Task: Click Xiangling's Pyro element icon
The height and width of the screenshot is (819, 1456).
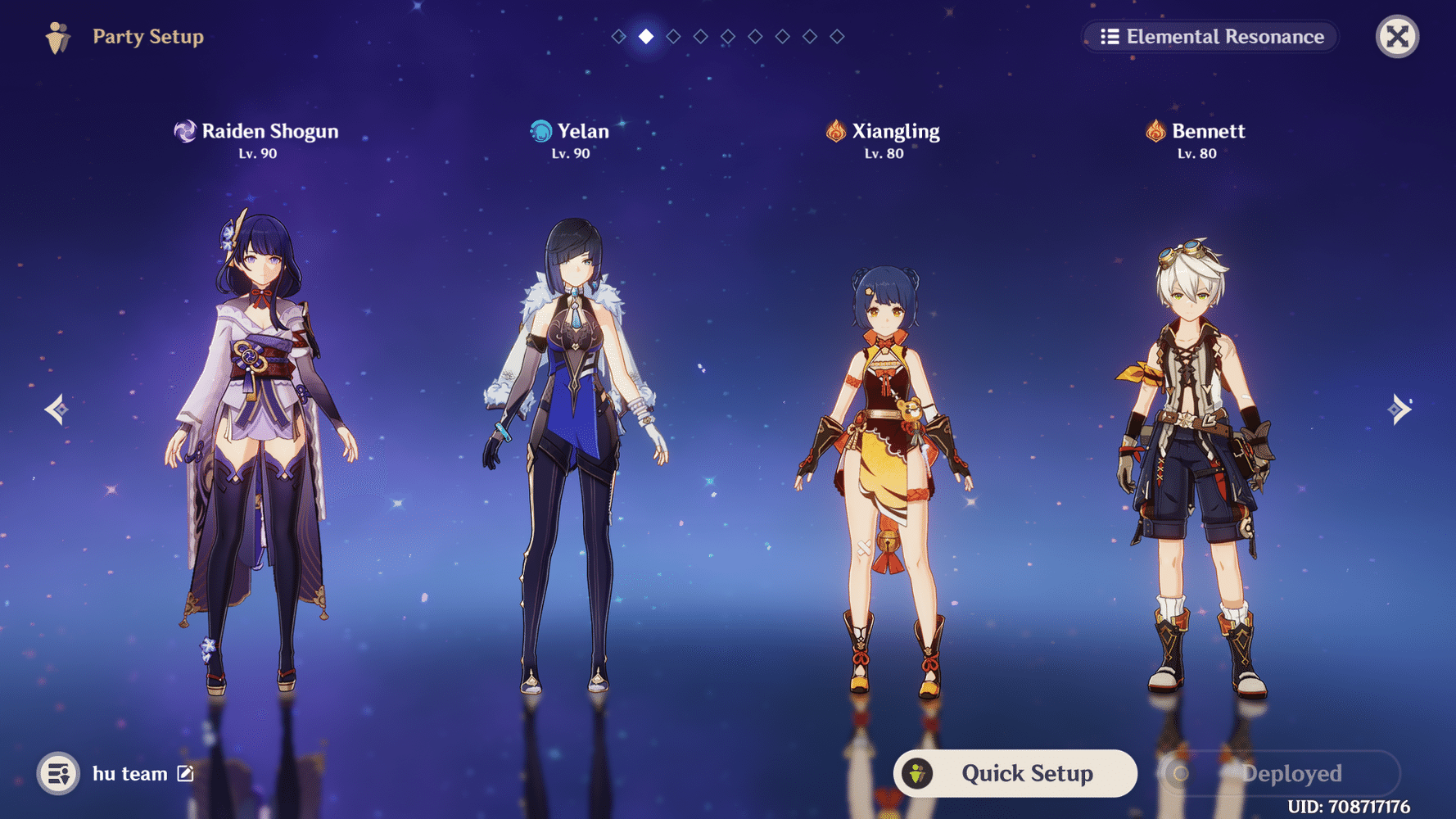Action: (x=834, y=131)
